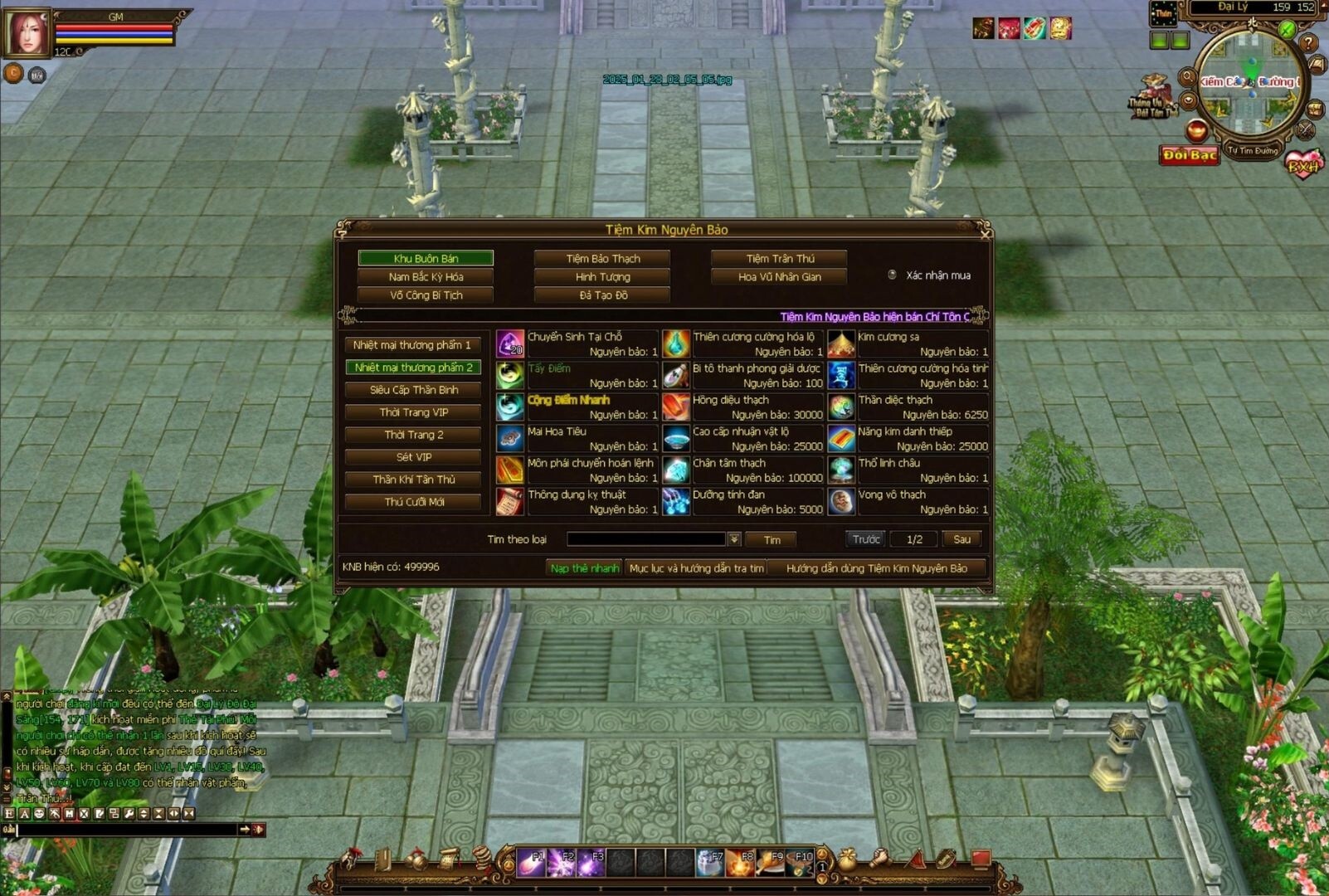
Task: Open the Tìm theo loại dropdown
Action: [x=734, y=540]
